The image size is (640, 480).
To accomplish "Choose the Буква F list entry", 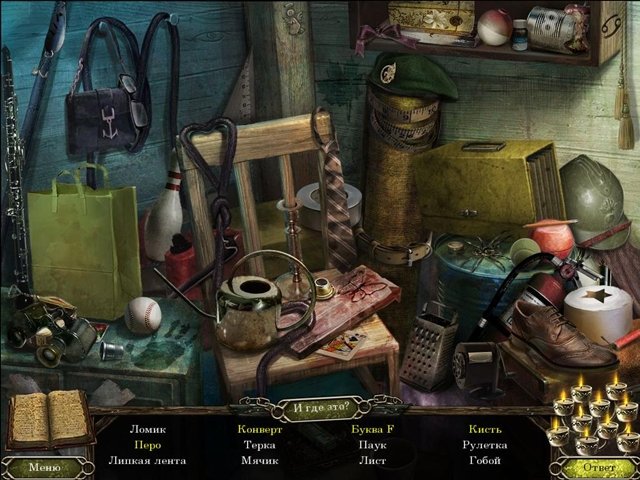I will tap(373, 429).
